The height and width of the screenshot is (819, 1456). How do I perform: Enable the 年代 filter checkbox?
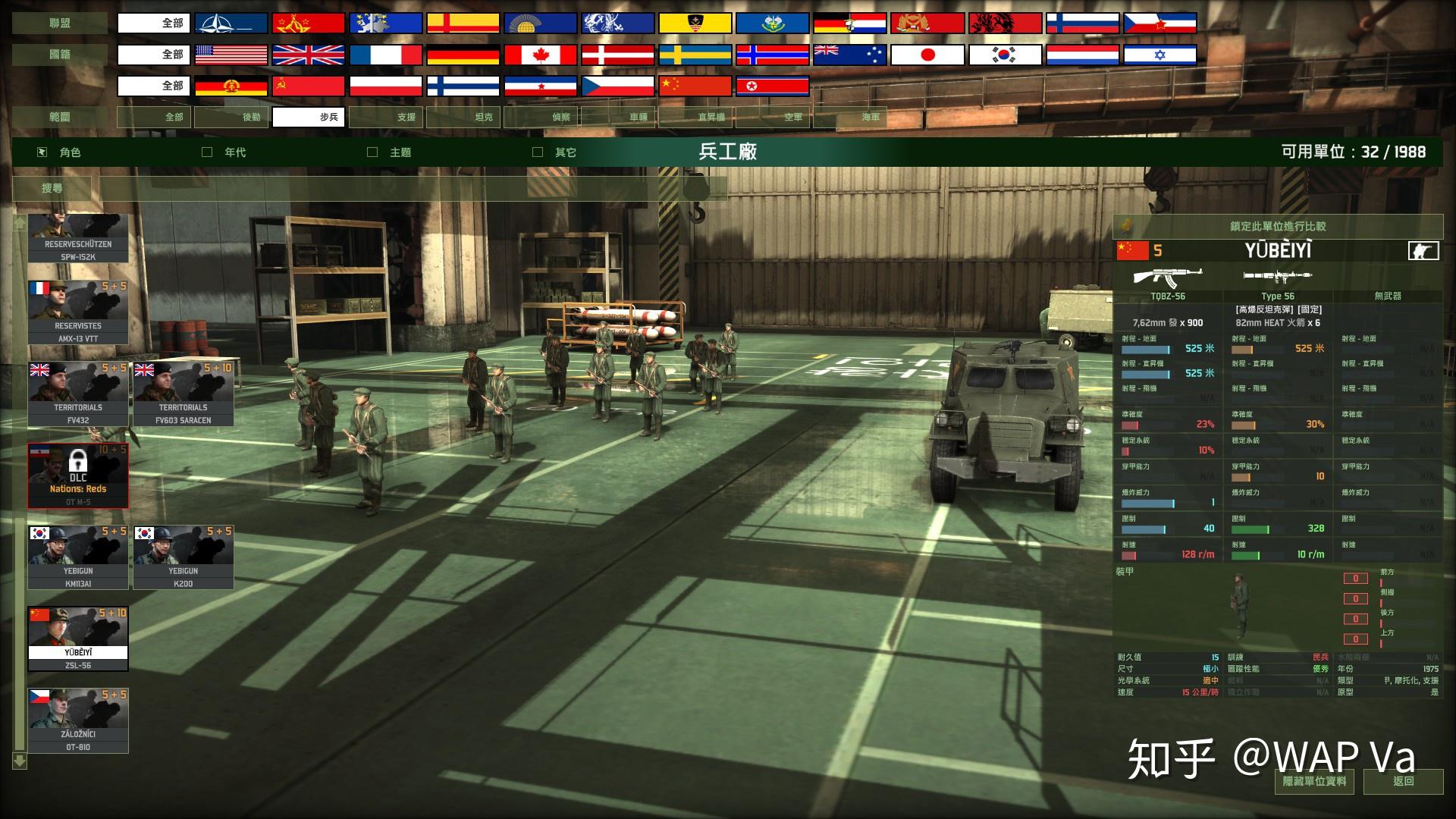(x=205, y=152)
